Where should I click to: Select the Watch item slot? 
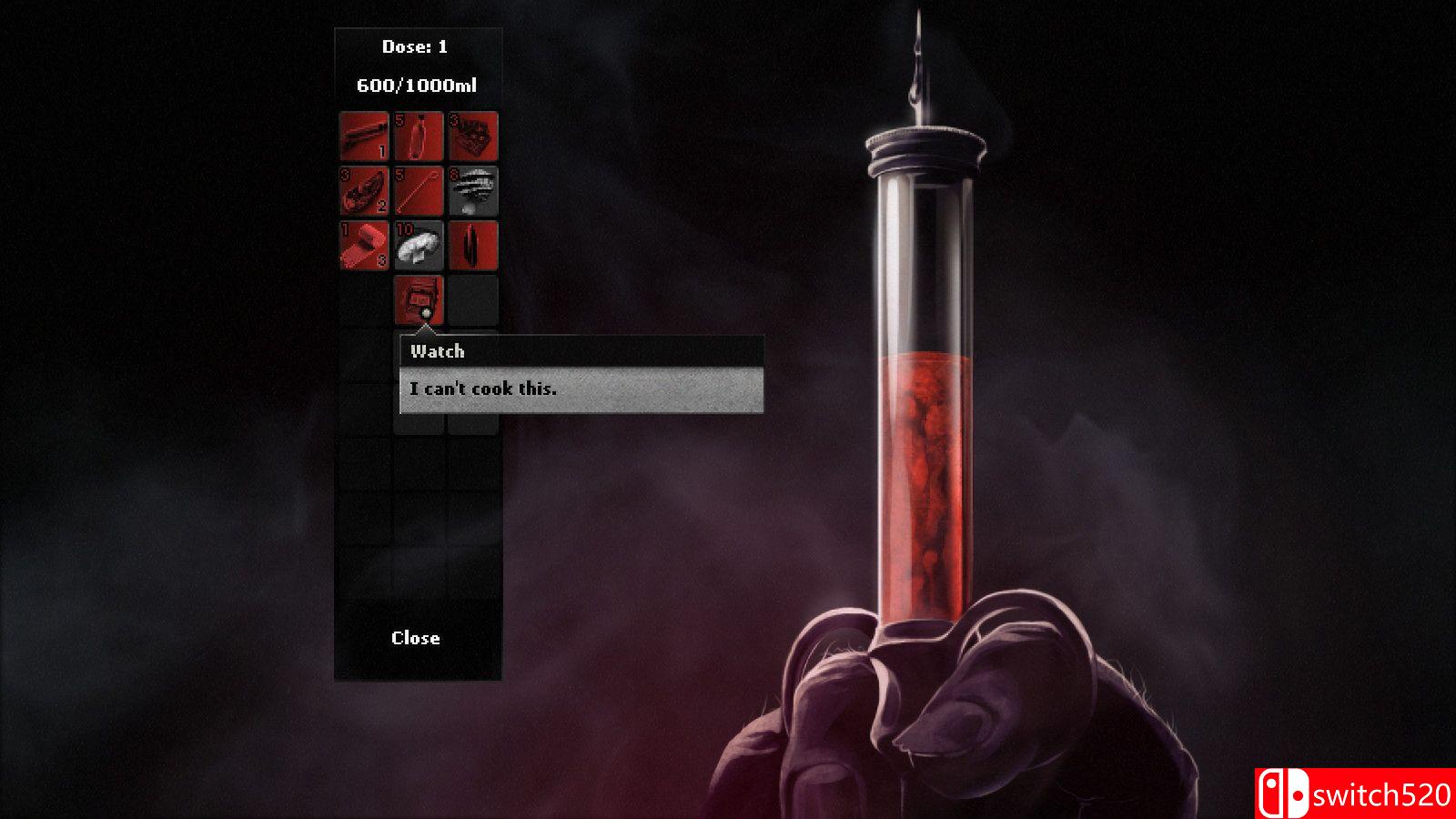coord(419,299)
